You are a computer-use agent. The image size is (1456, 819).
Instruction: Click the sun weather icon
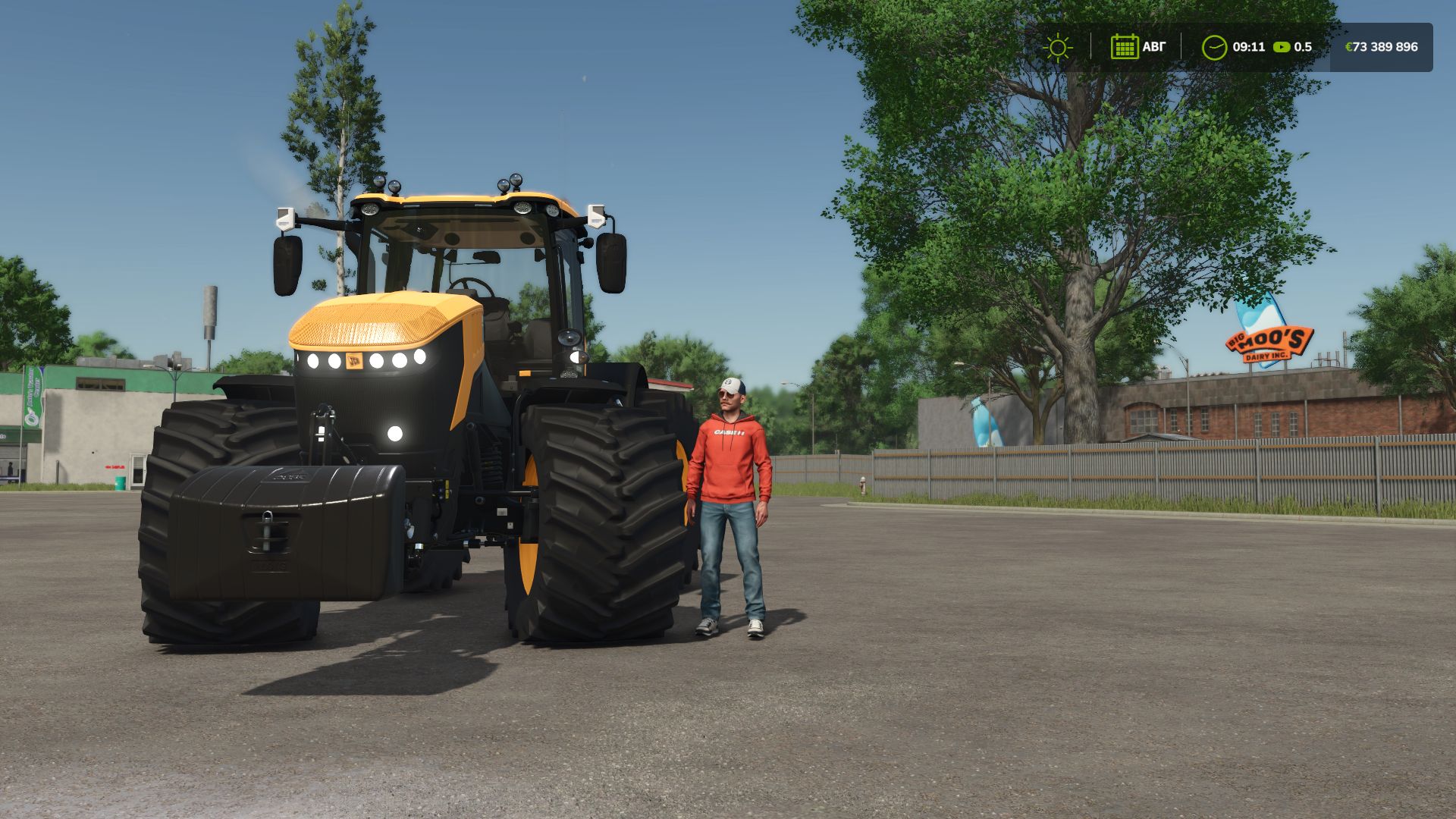click(1058, 47)
